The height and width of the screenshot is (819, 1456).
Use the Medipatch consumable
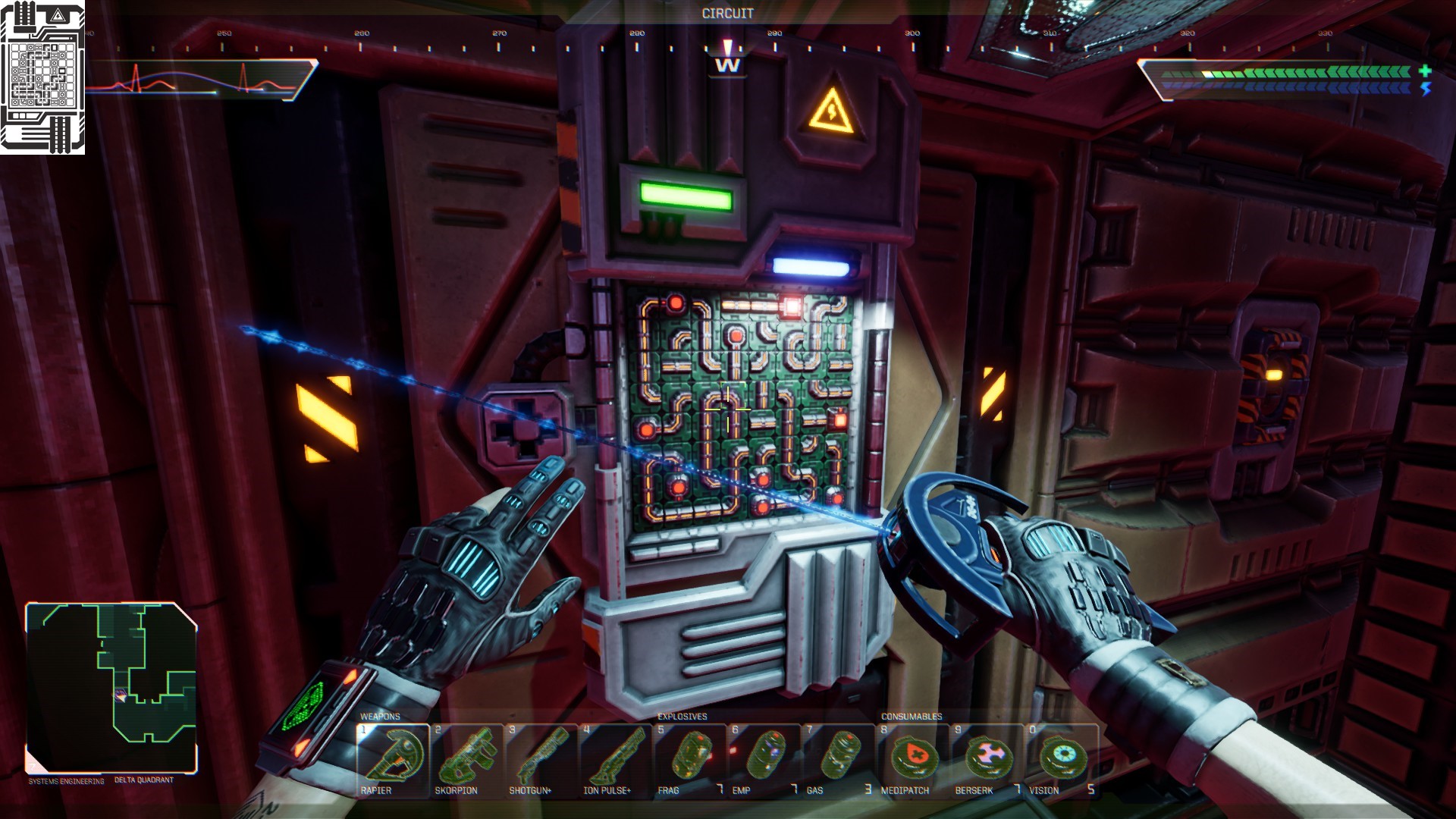[912, 759]
